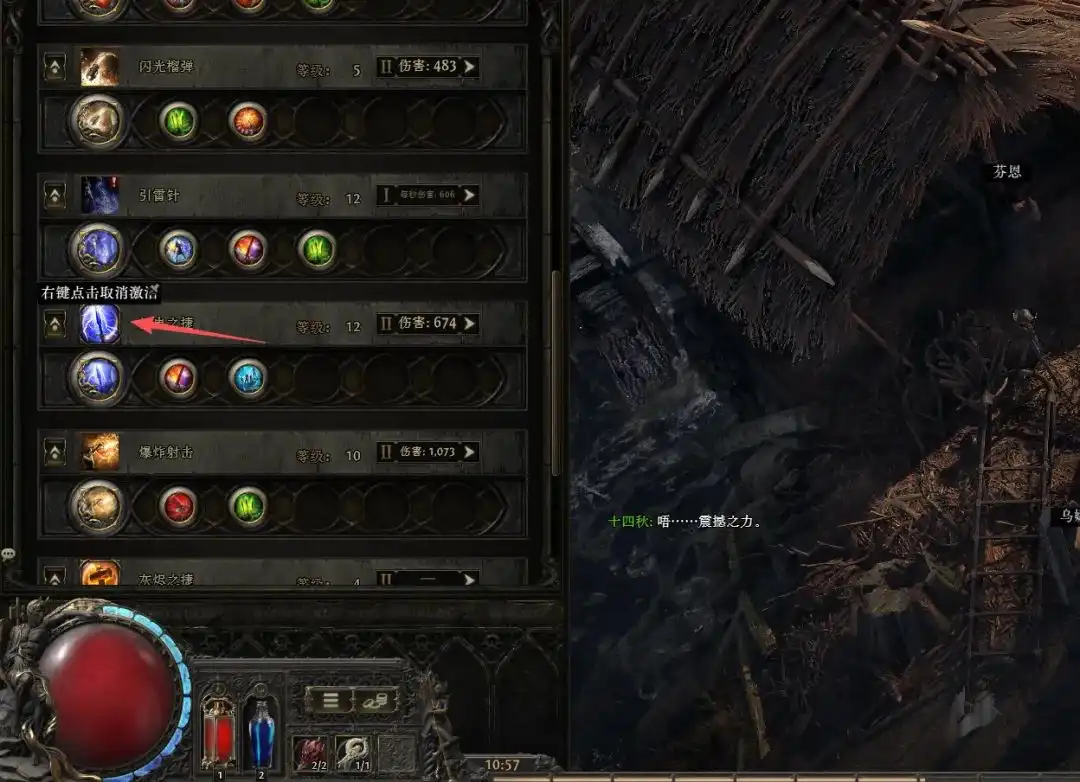This screenshot has height=782, width=1080.
Task: Select the Explosive Shot (爆炸射击) skill icon
Action: point(100,452)
